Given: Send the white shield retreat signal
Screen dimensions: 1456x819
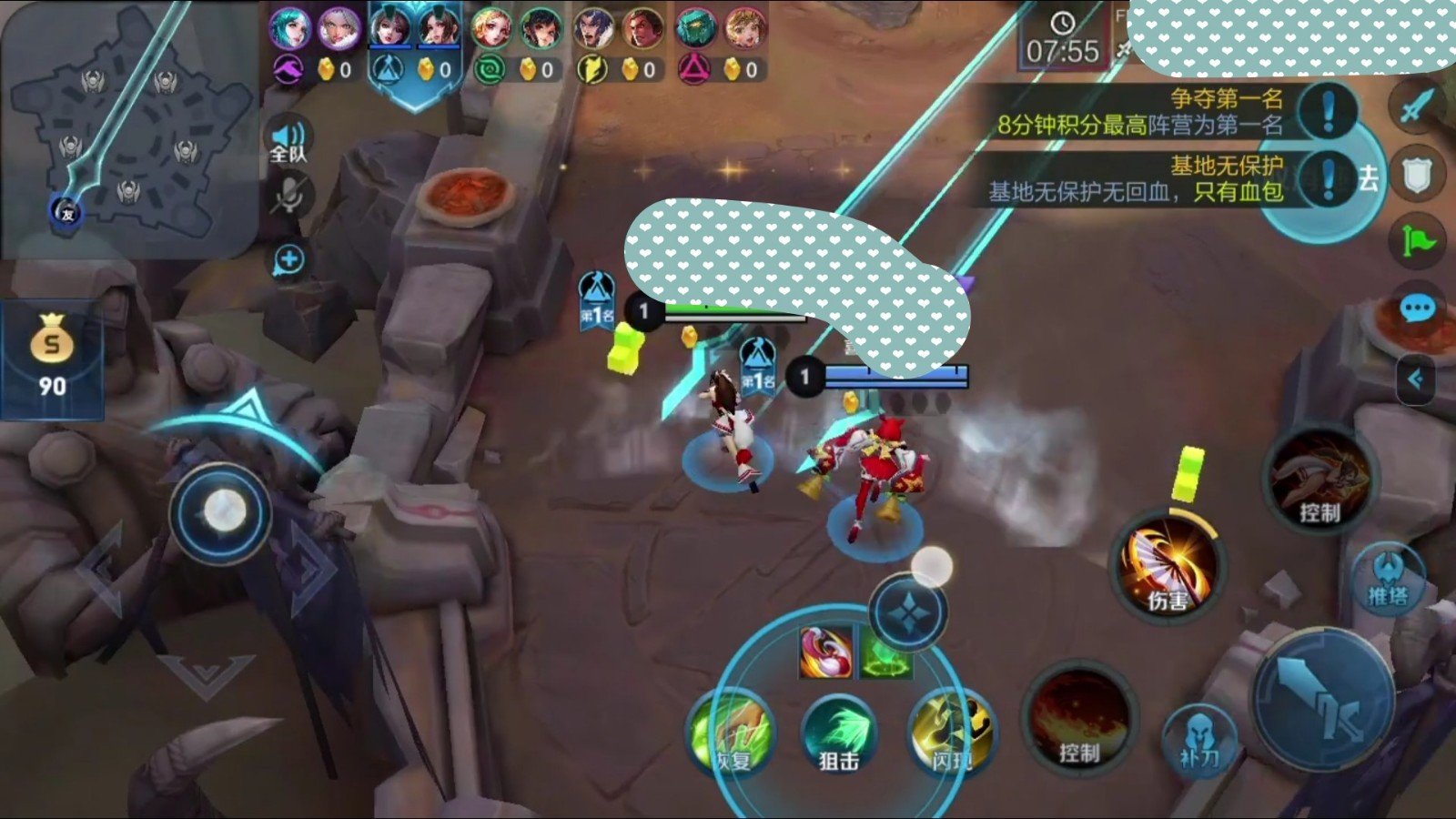Looking at the screenshot, I should tap(1417, 175).
